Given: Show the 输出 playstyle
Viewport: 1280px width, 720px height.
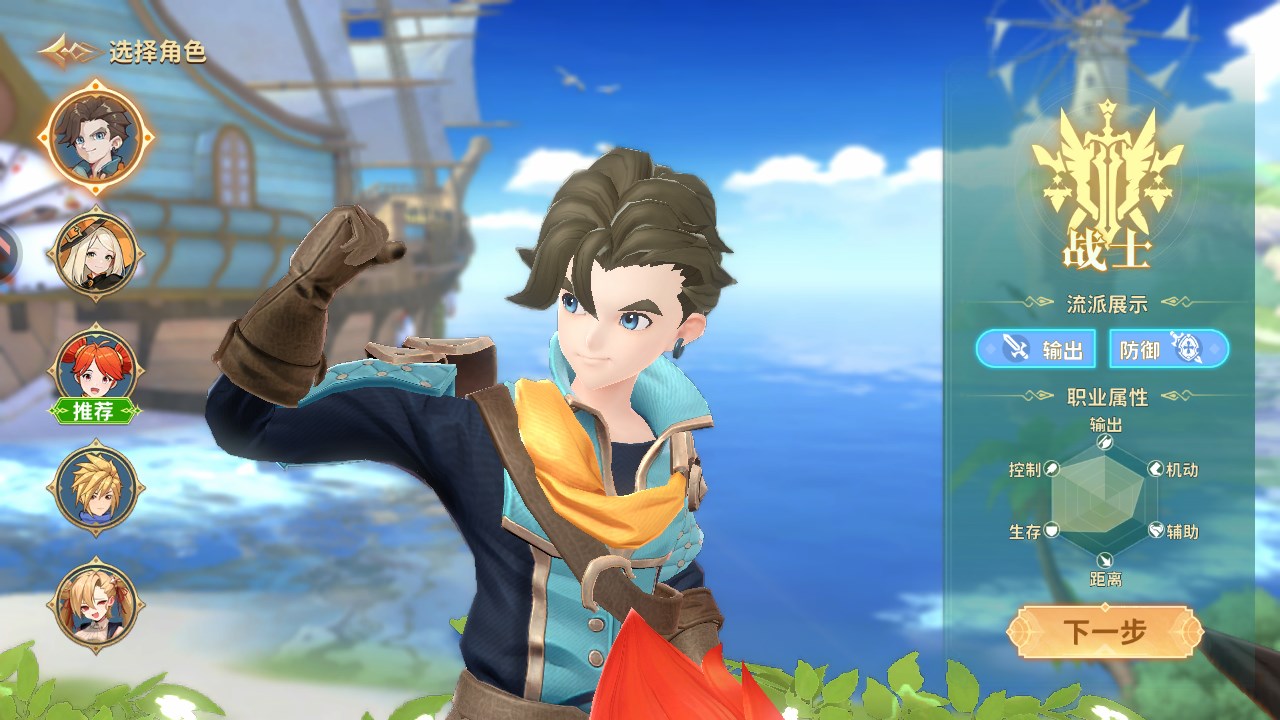Looking at the screenshot, I should (x=1035, y=349).
